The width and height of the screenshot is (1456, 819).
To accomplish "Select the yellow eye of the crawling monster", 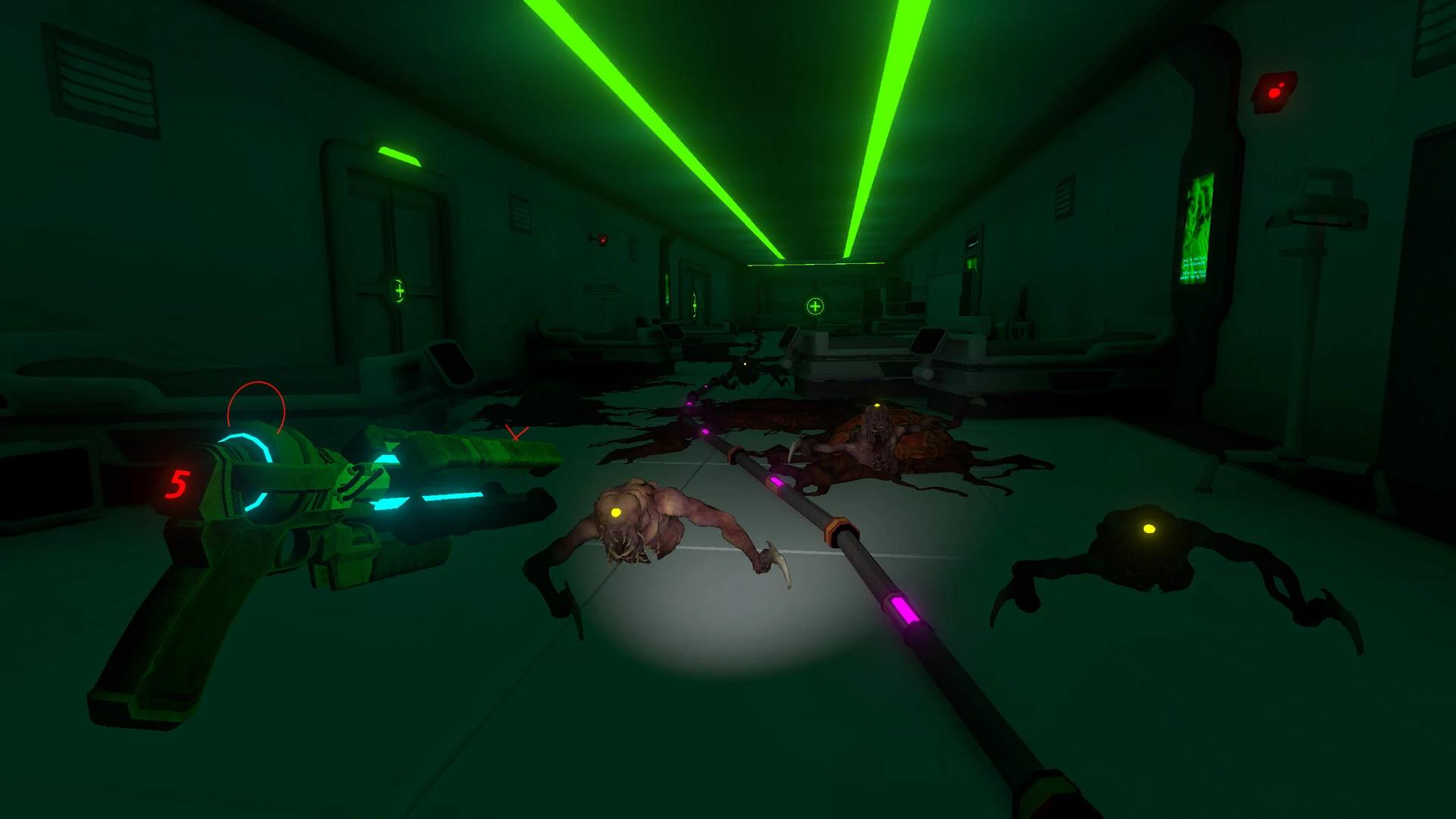I will click(616, 513).
